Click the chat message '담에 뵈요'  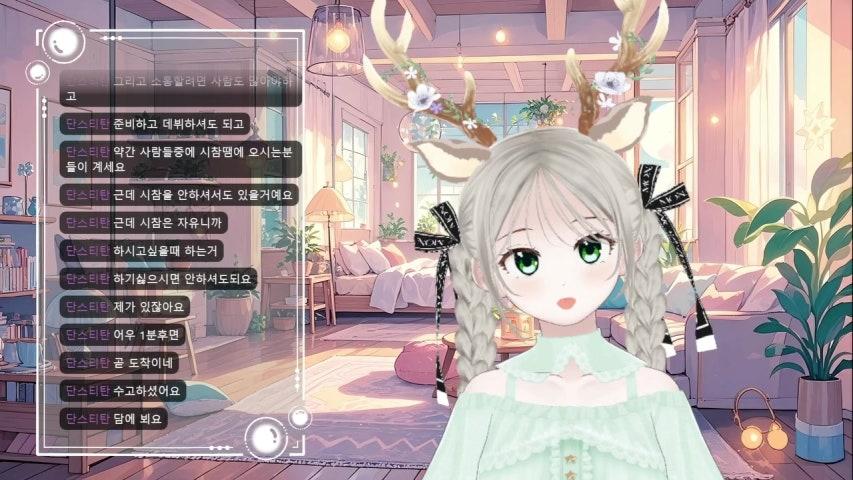[x=138, y=418]
